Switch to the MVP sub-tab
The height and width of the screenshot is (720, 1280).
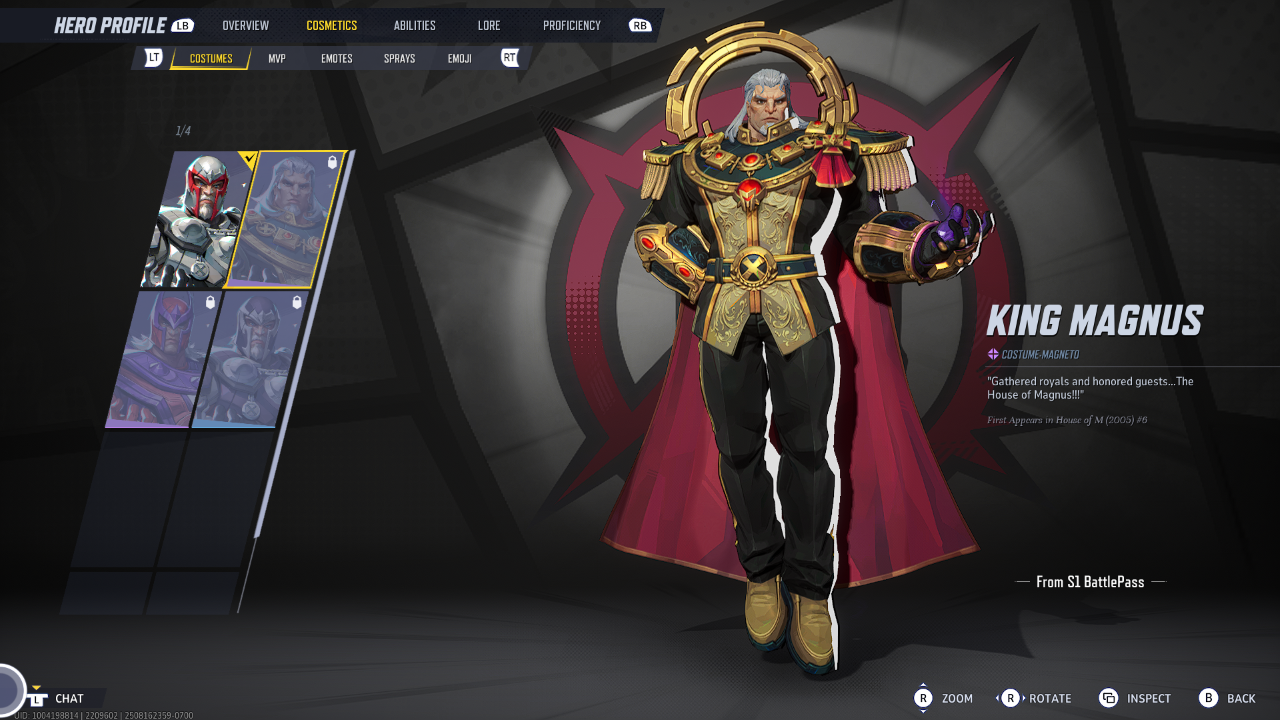(277, 59)
